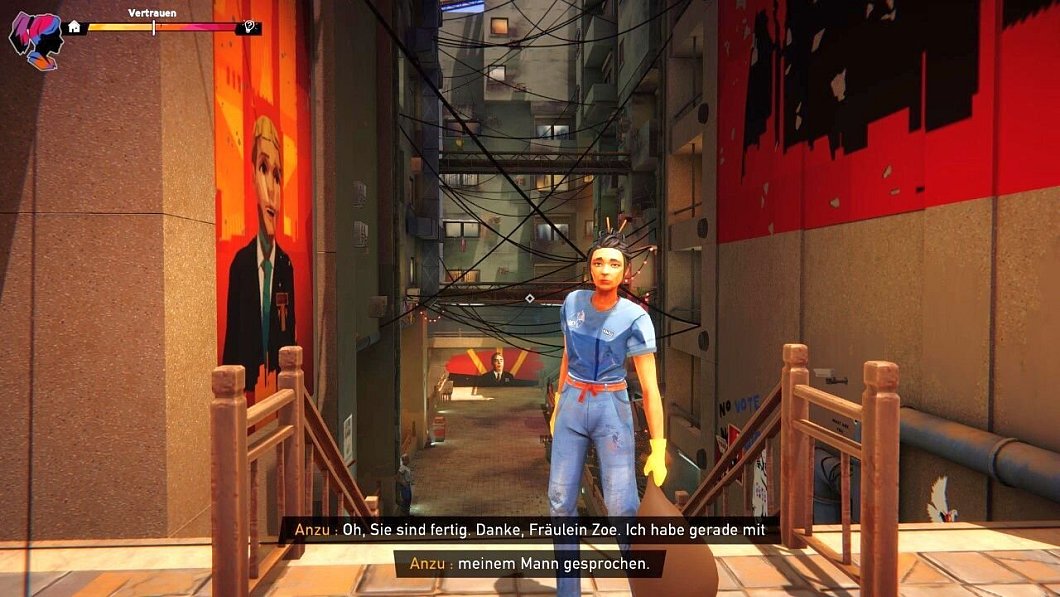The height and width of the screenshot is (597, 1060).
Task: Click Zoe's silhouette portrait icon
Action: pyautogui.click(x=35, y=39)
